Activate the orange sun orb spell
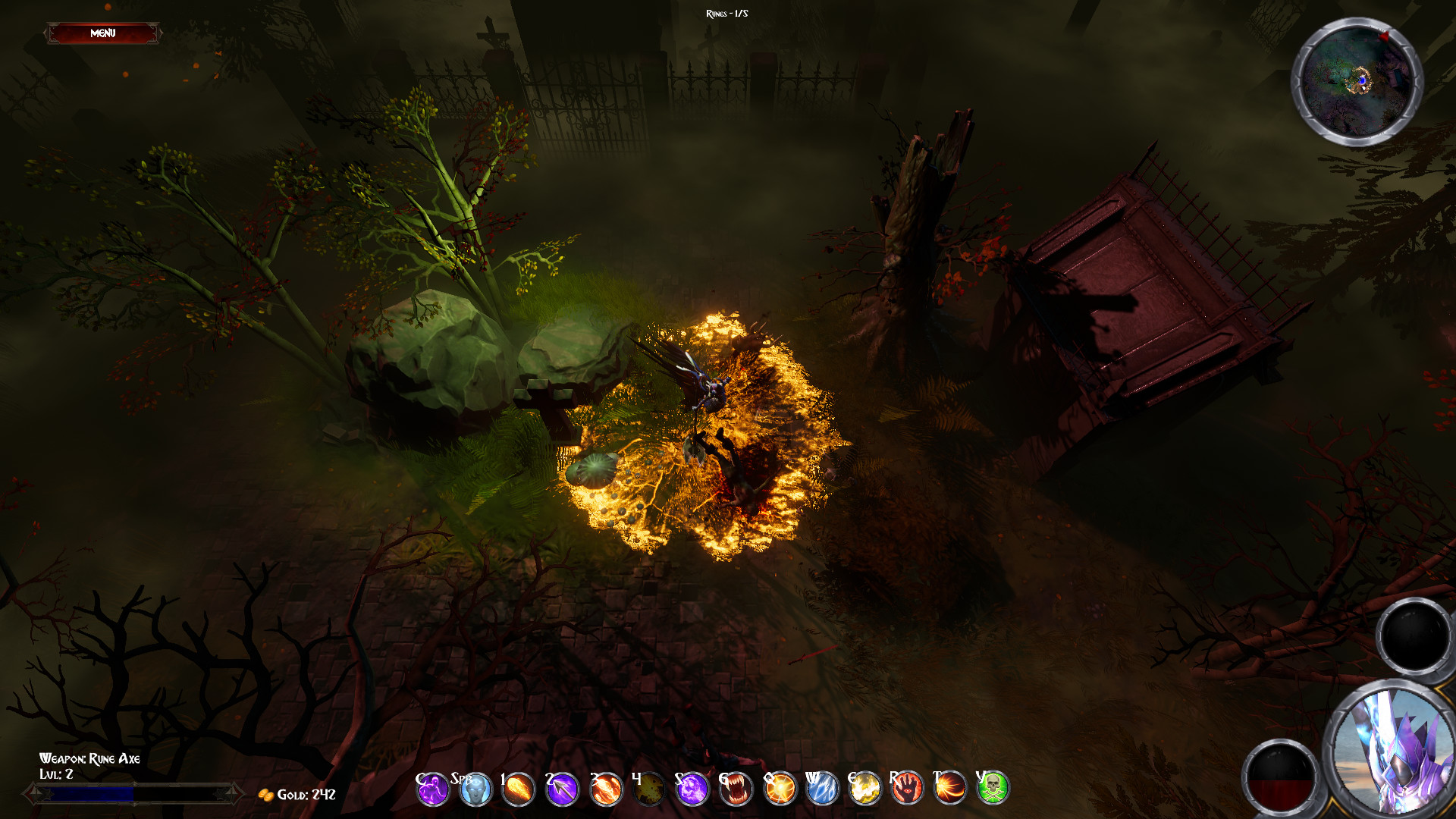Image resolution: width=1456 pixels, height=819 pixels. 780,789
